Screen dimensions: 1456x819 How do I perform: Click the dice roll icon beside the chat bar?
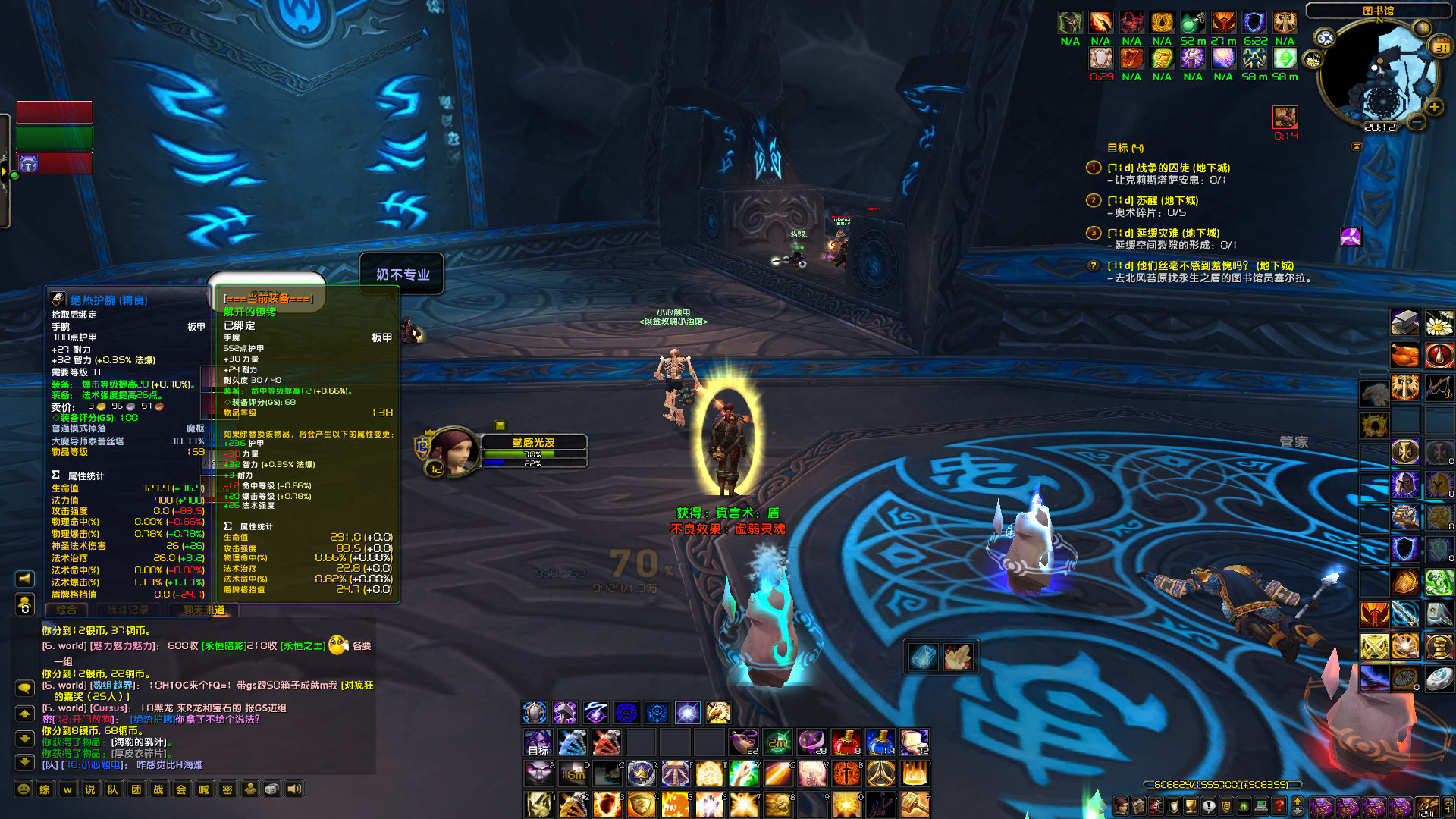pos(272,789)
